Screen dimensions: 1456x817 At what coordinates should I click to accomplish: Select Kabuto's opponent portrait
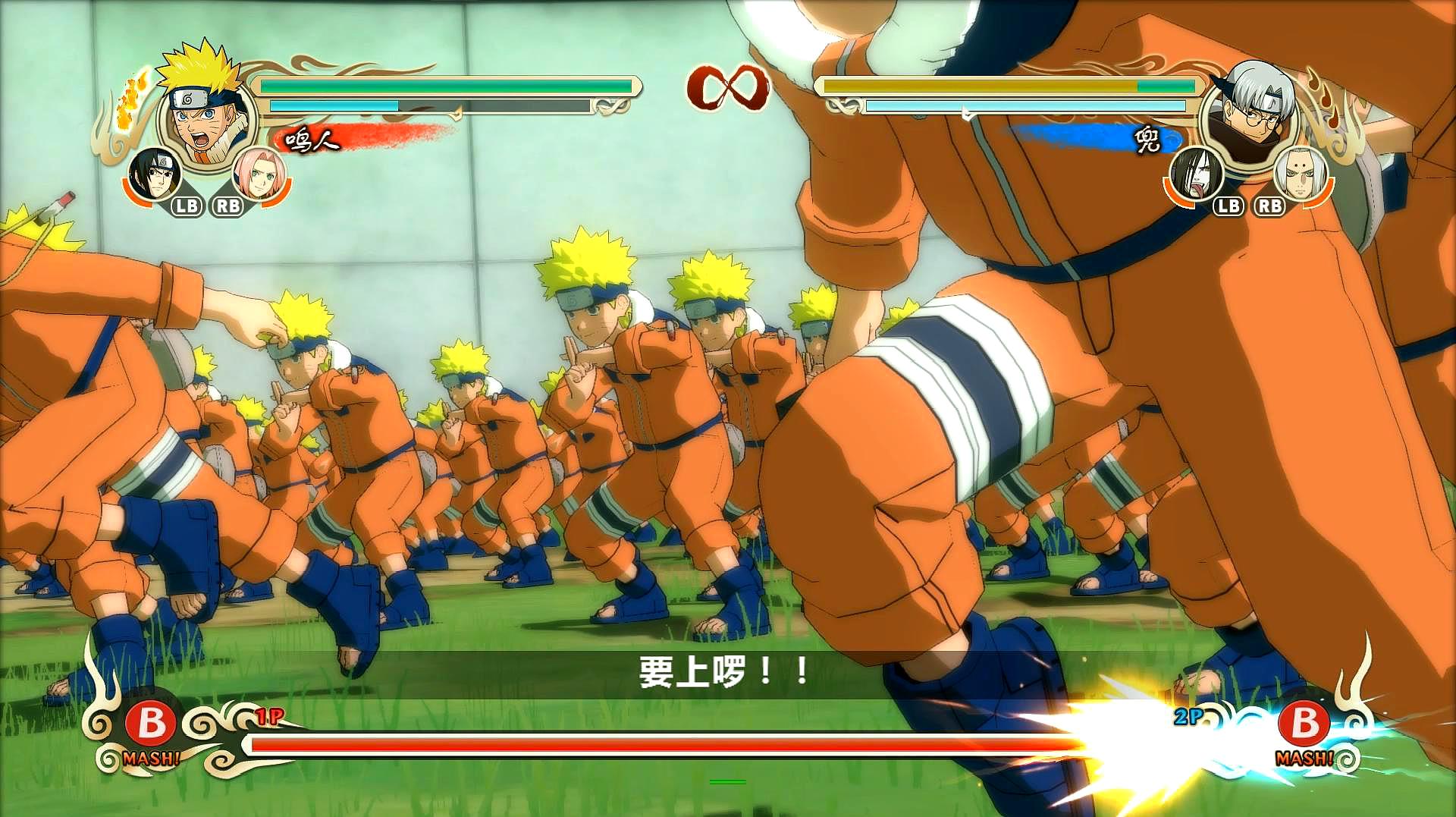pos(1251,114)
